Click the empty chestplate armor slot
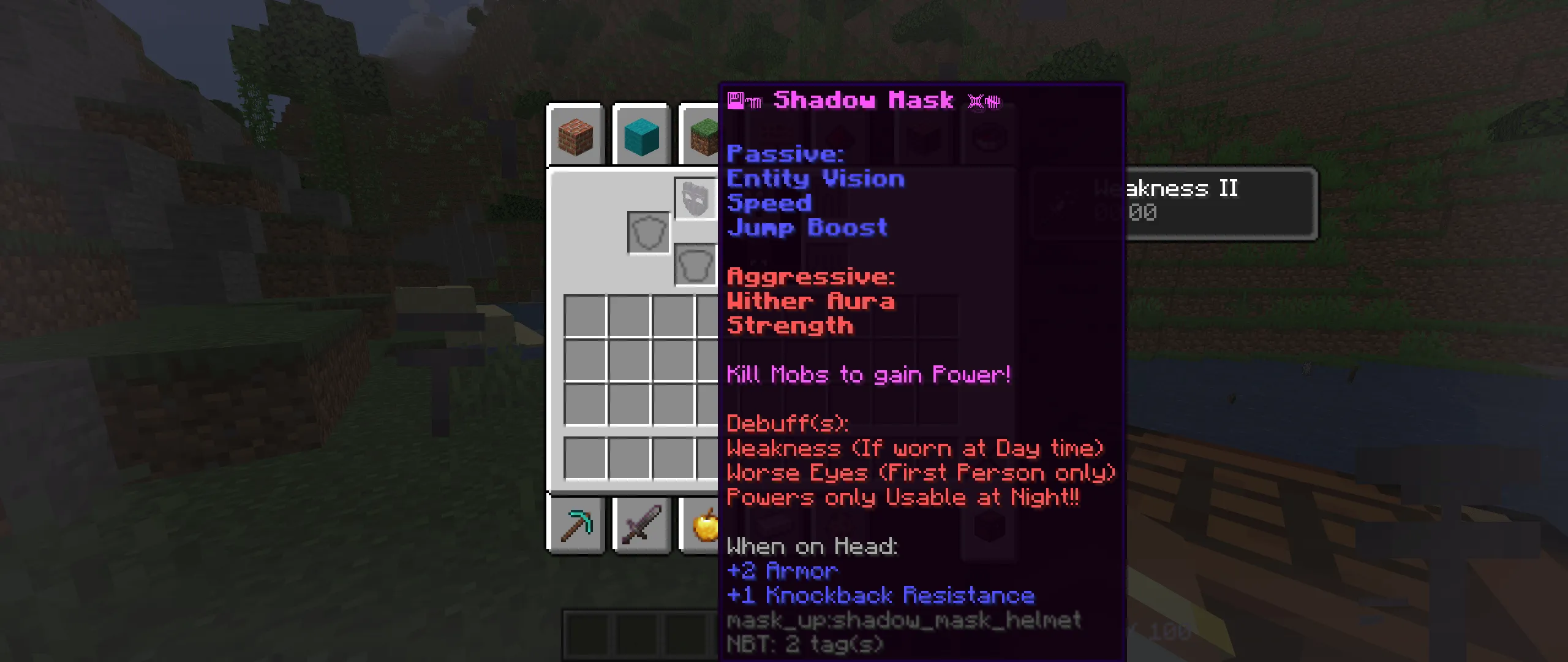The image size is (1568, 662). (x=694, y=265)
